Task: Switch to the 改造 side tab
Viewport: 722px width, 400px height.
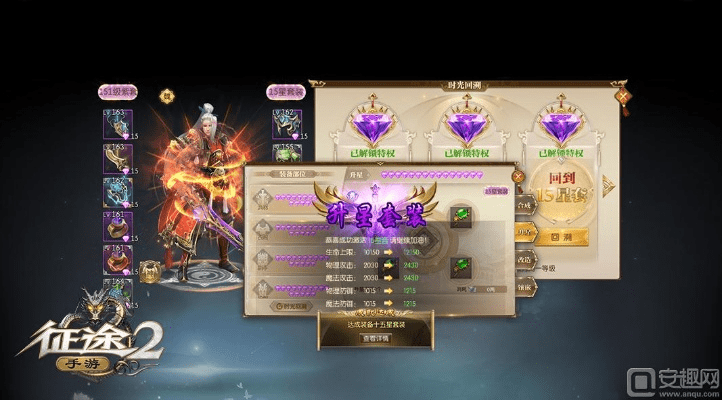Action: 523,258
